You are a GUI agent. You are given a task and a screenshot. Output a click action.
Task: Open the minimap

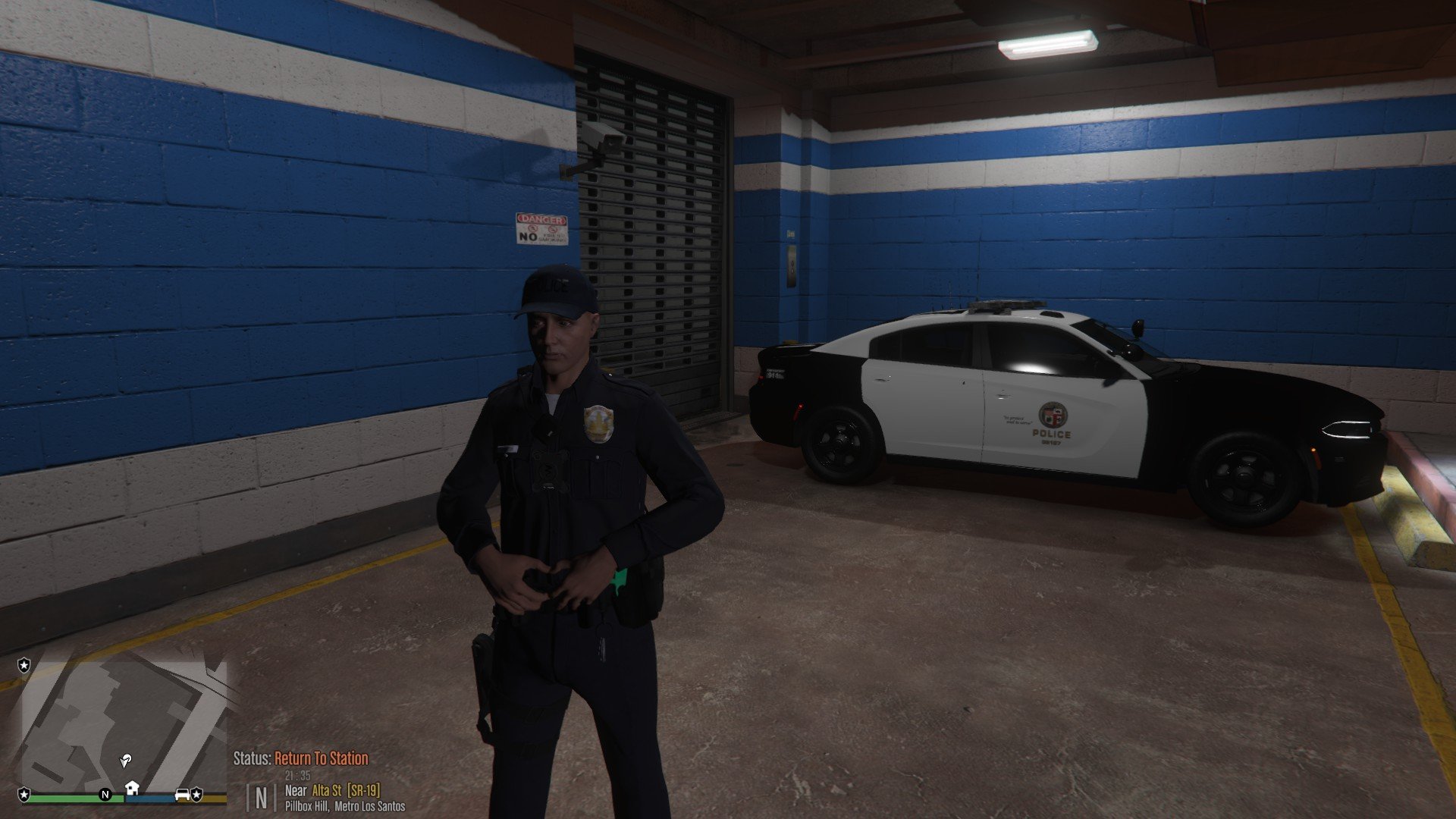click(x=121, y=728)
